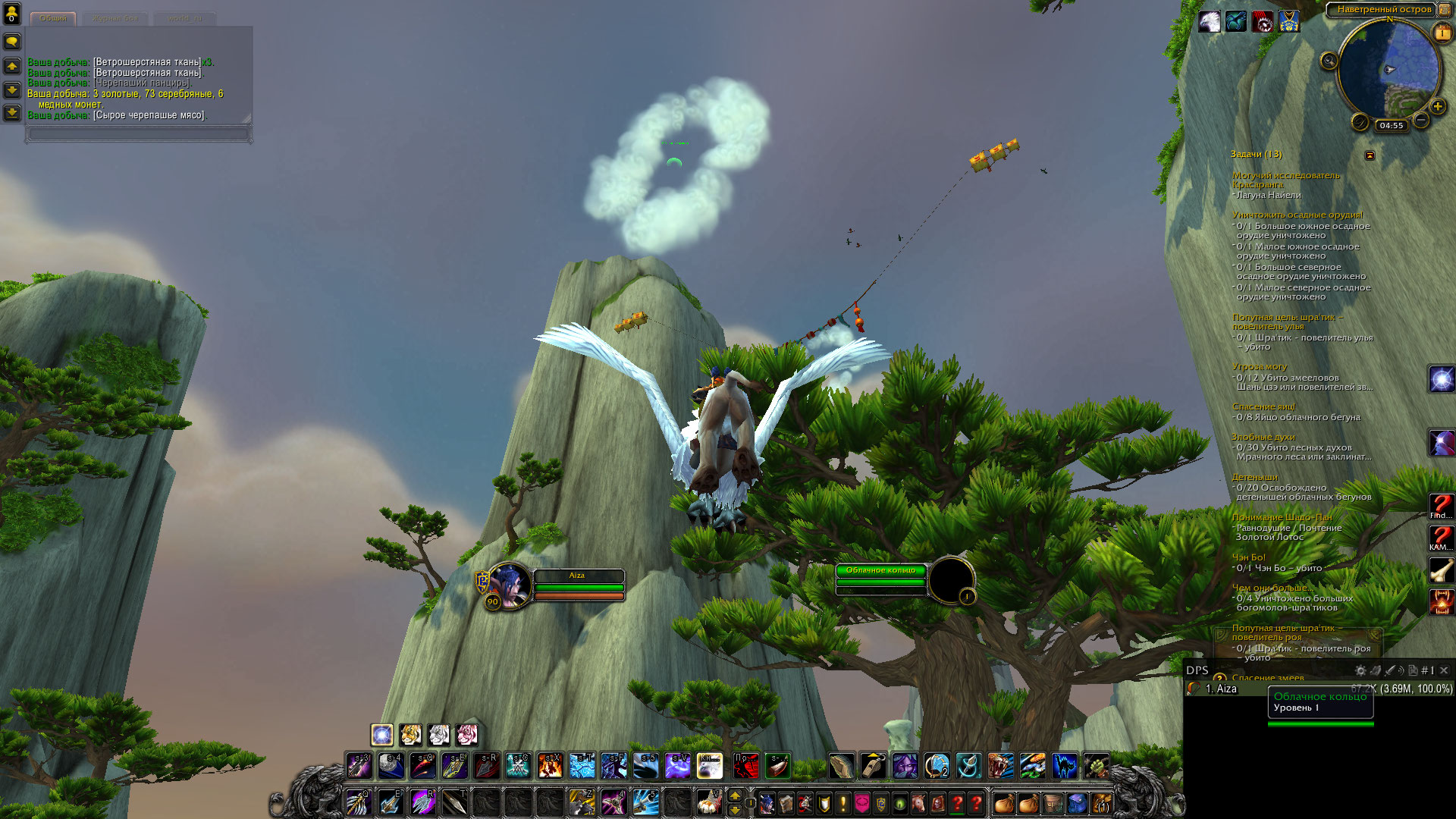
Task: Use the bone item button on right bar
Action: (x=1441, y=570)
